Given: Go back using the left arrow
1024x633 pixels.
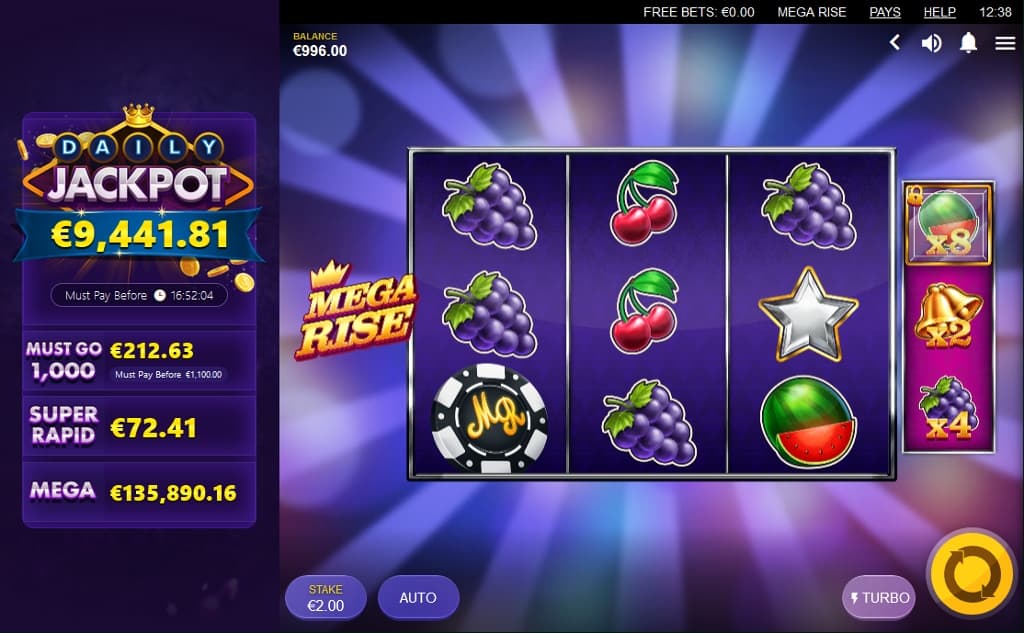Looking at the screenshot, I should coord(895,43).
